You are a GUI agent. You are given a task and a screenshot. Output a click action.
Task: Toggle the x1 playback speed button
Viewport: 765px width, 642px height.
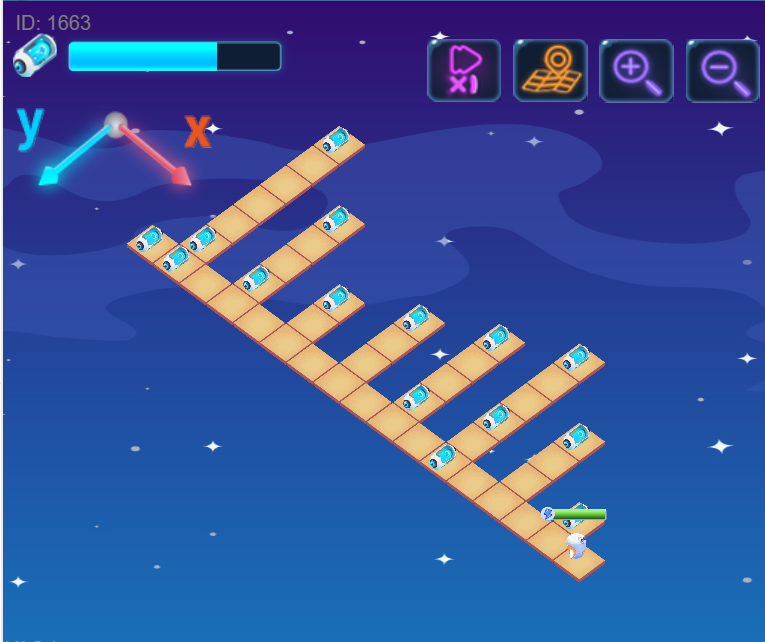[x=464, y=70]
